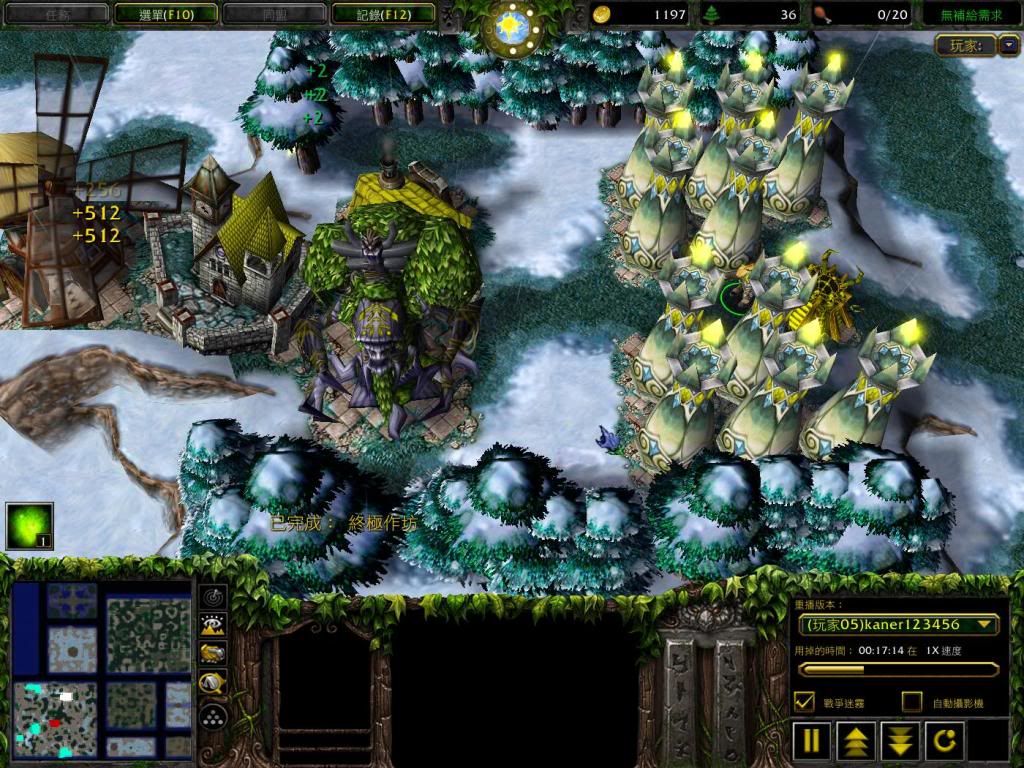Image resolution: width=1024 pixels, height=768 pixels.
Task: Increase replay speed with up arrows
Action: coord(855,741)
